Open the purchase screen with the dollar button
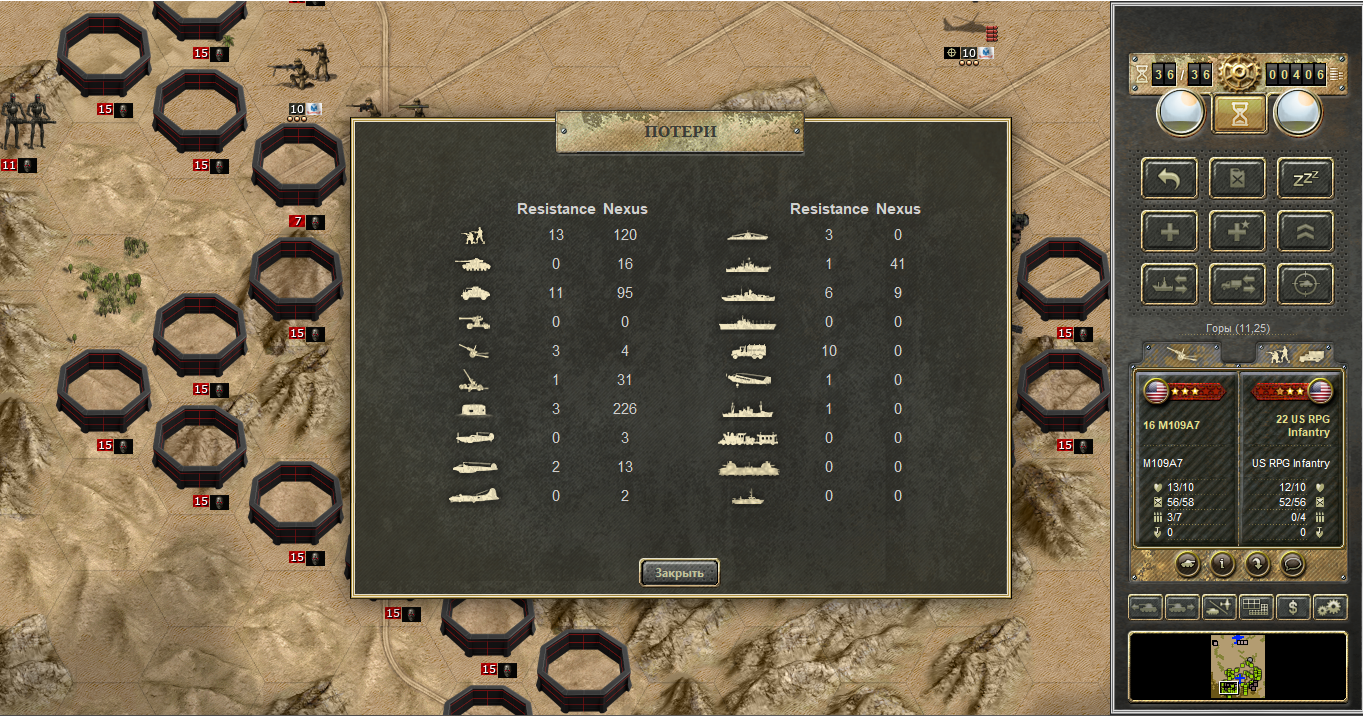 (x=1293, y=607)
